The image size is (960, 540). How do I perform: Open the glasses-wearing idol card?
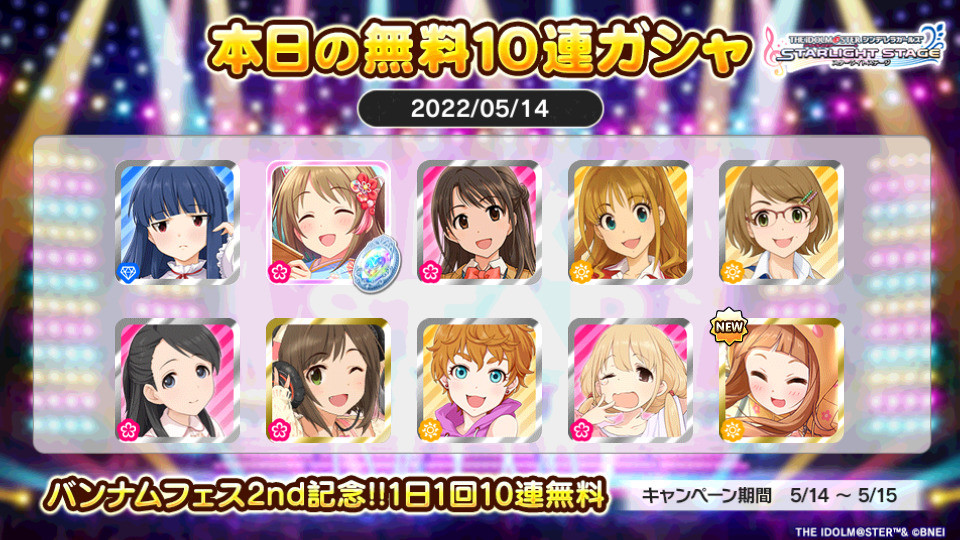pos(781,221)
